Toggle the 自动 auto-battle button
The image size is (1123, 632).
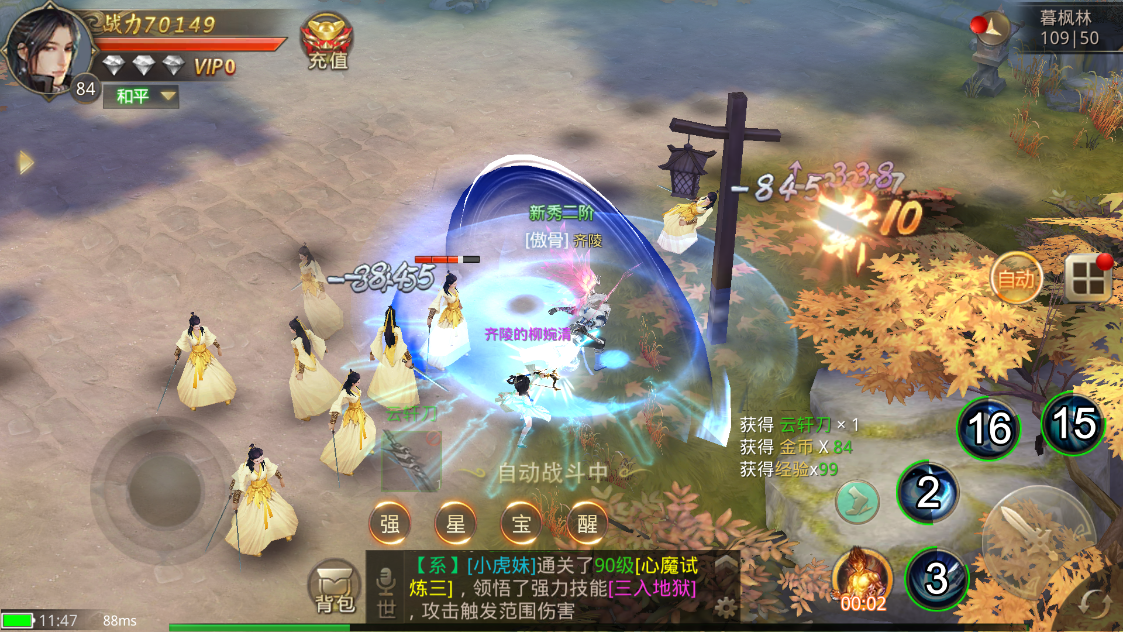[x=1016, y=279]
